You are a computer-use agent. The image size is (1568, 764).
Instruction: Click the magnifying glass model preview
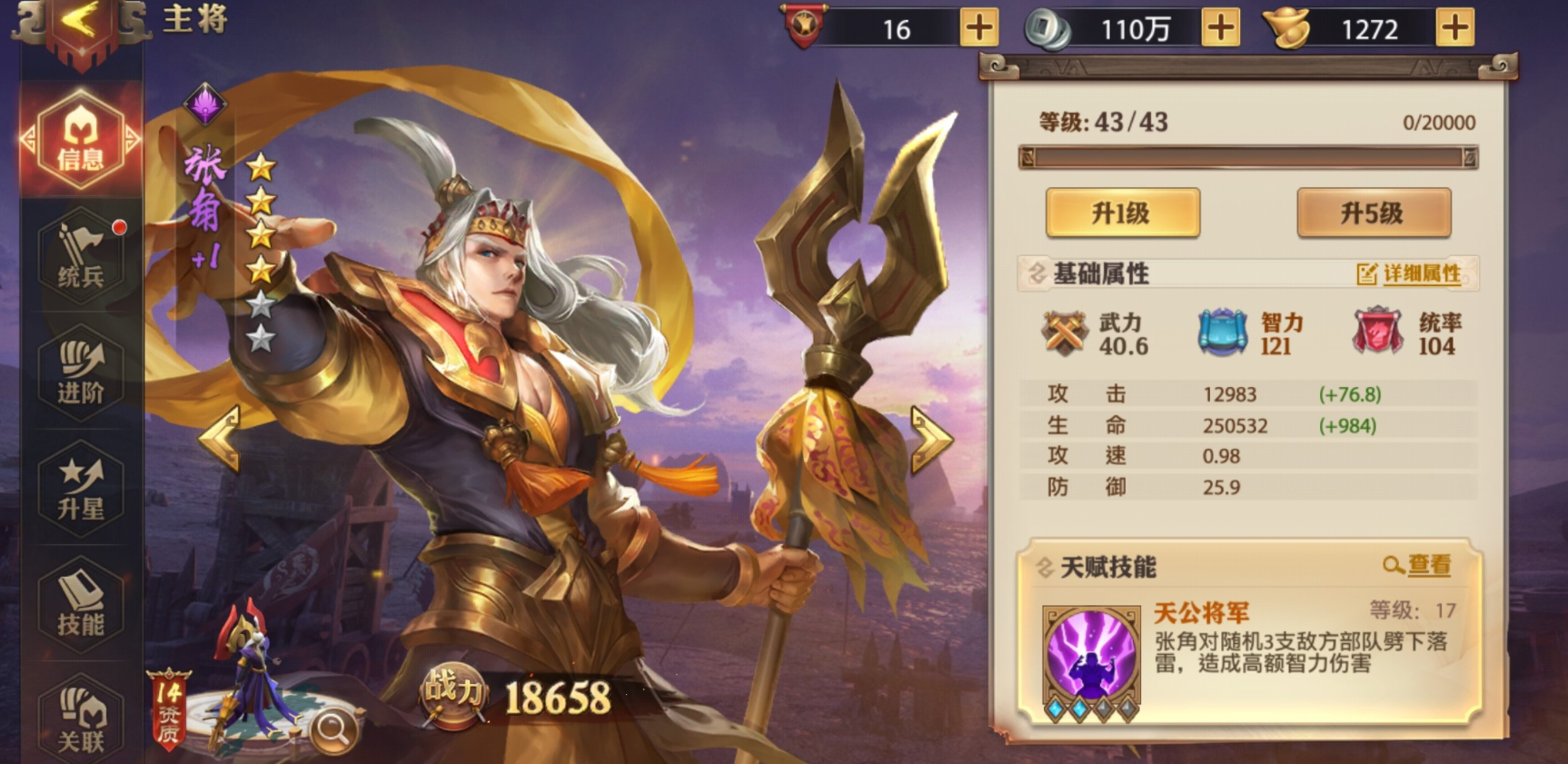(x=332, y=729)
